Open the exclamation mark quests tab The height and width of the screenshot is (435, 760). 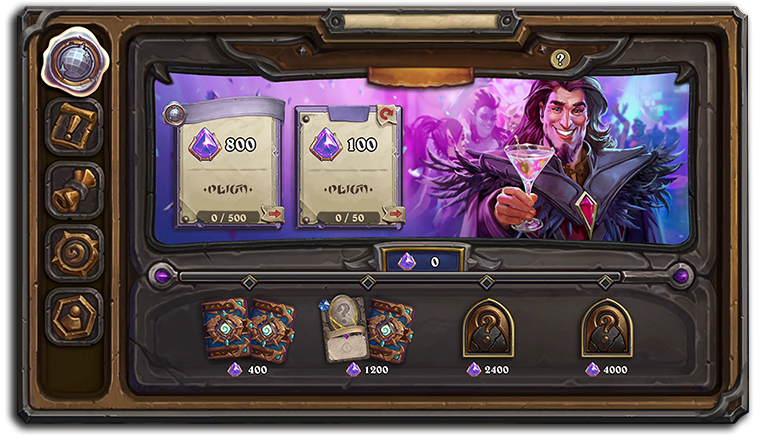coord(73,127)
